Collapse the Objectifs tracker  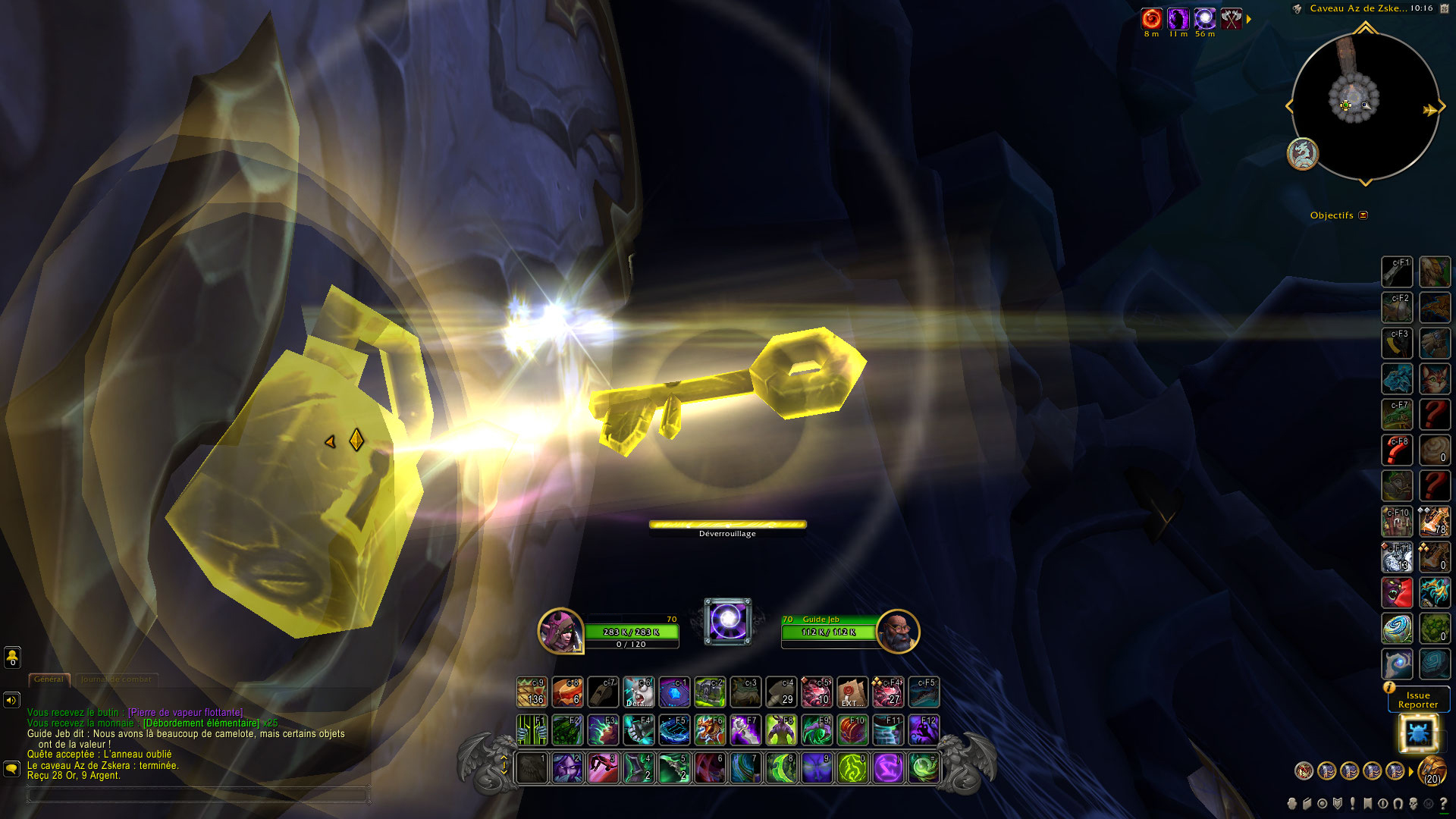pos(1363,215)
